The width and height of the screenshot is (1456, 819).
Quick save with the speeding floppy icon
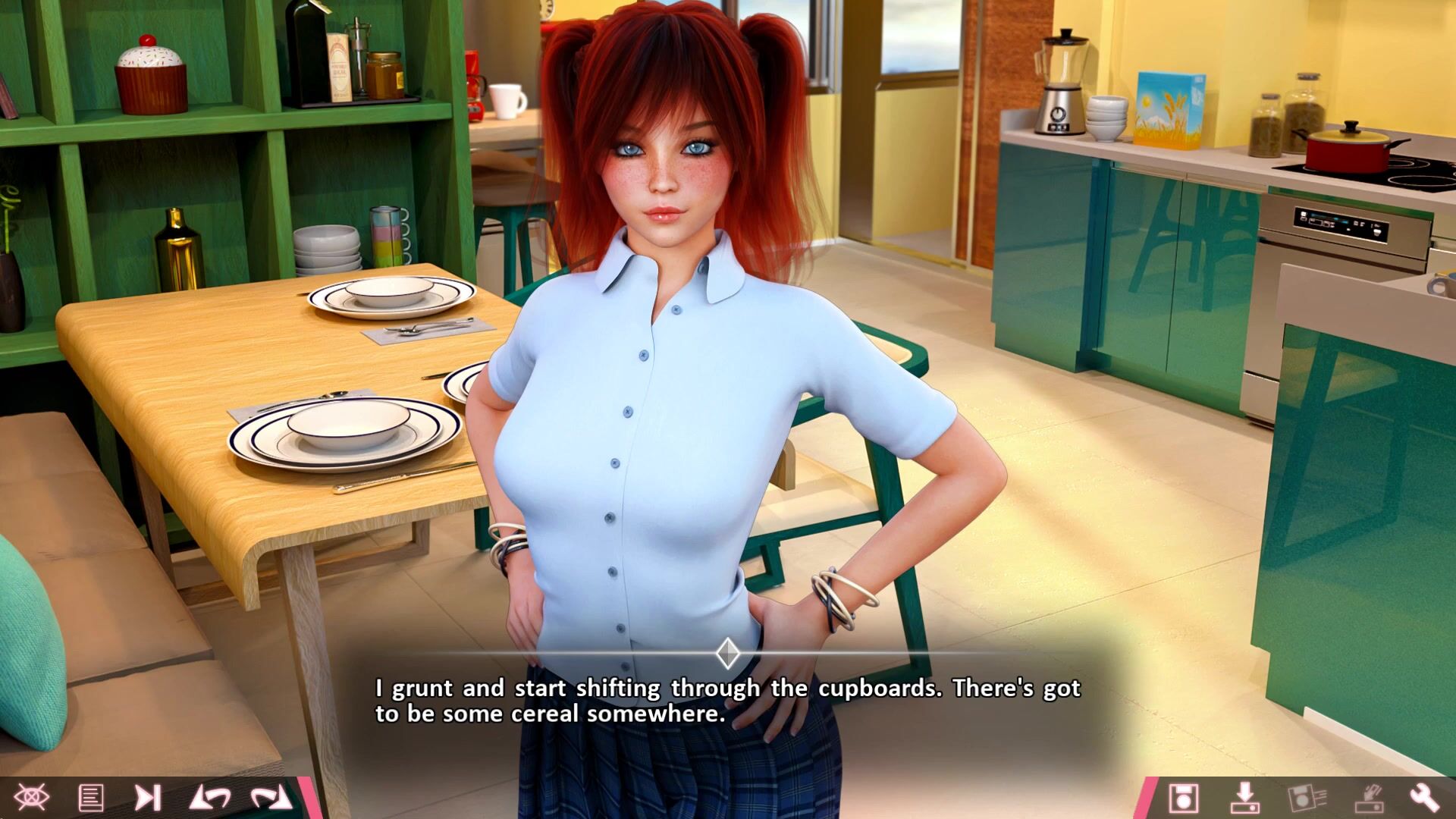click(x=1306, y=798)
